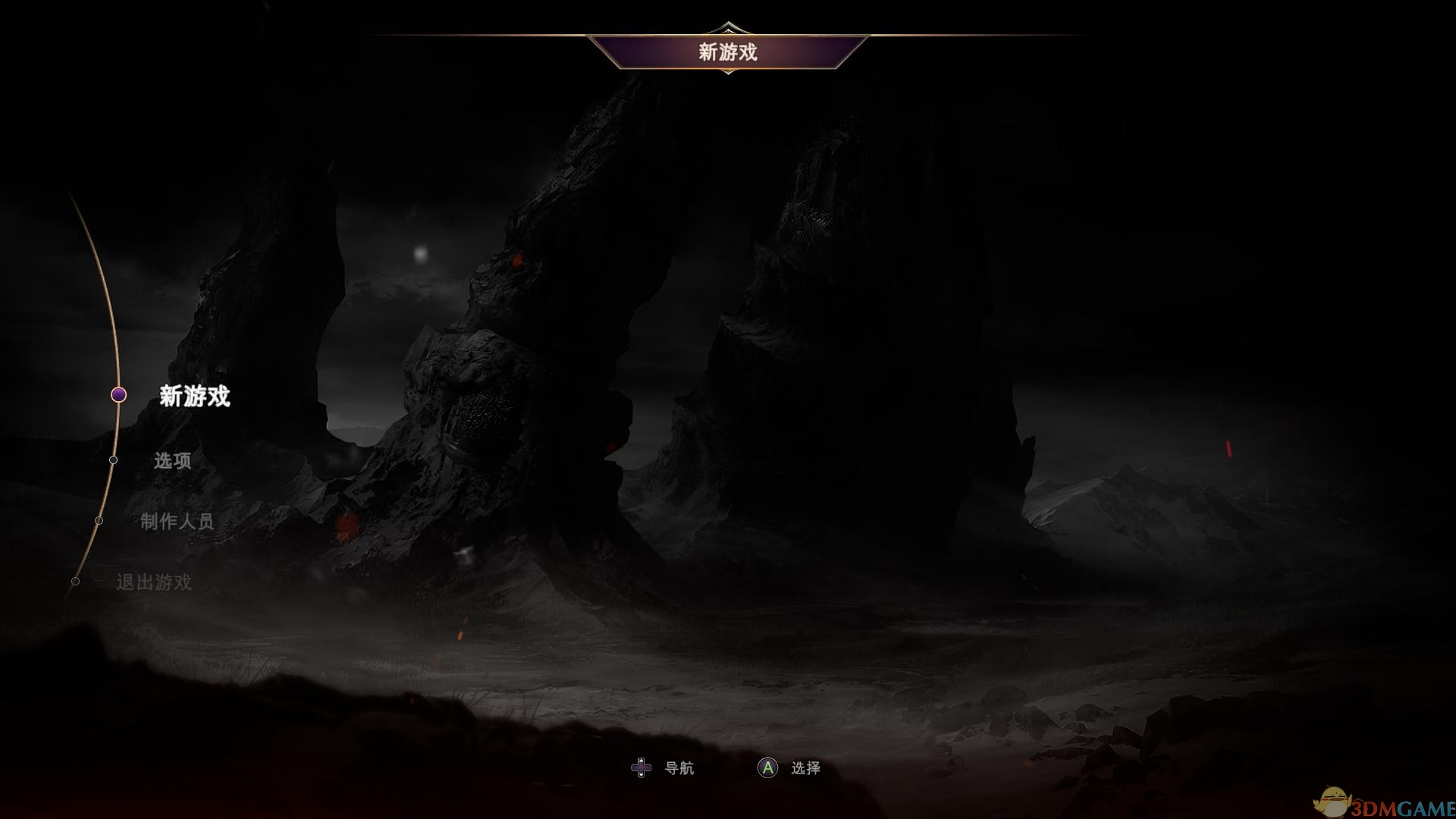Image resolution: width=1456 pixels, height=819 pixels.
Task: Click the 新游戏 title banner at top
Action: point(729,52)
